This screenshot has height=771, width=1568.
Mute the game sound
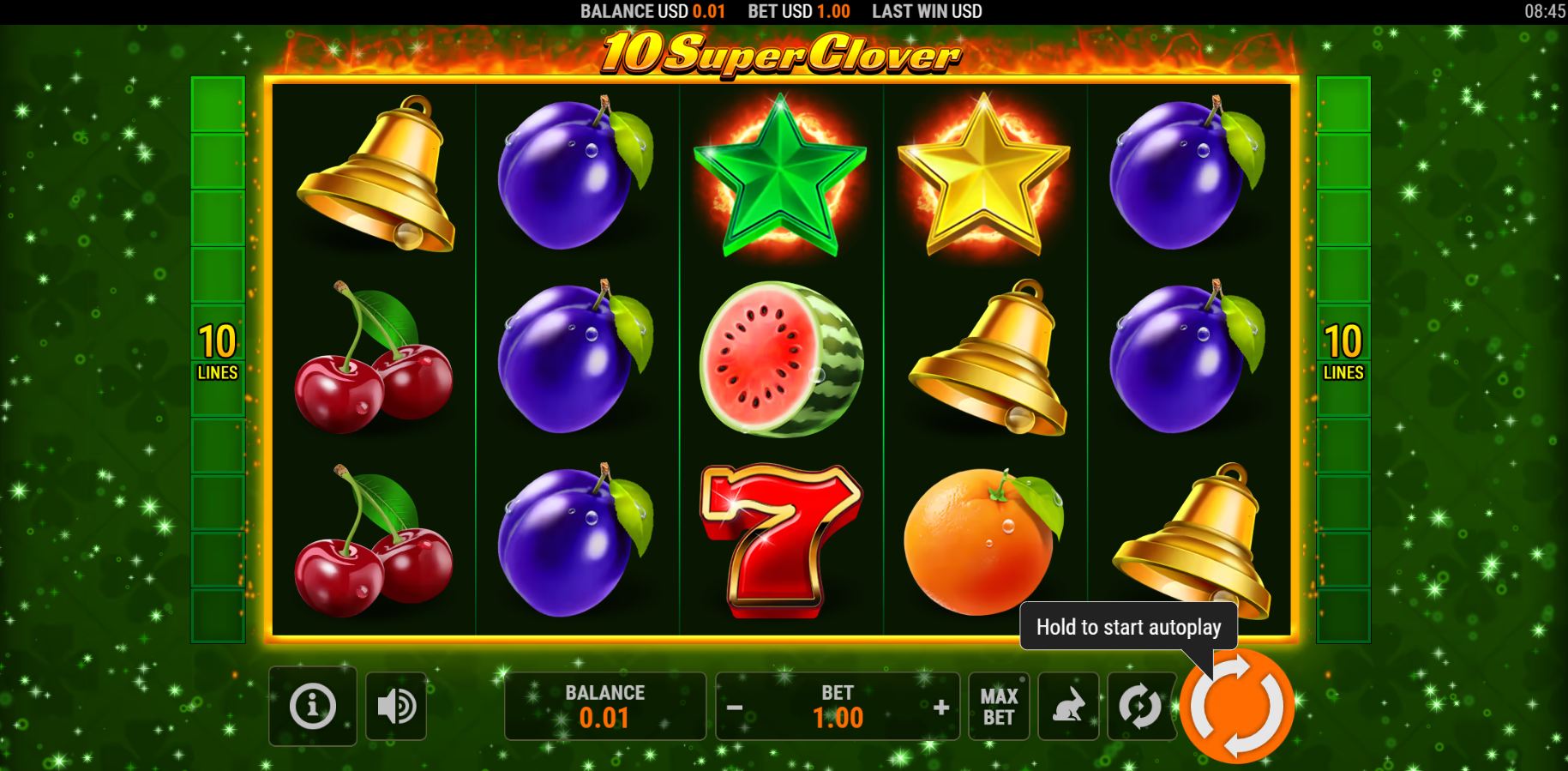395,706
